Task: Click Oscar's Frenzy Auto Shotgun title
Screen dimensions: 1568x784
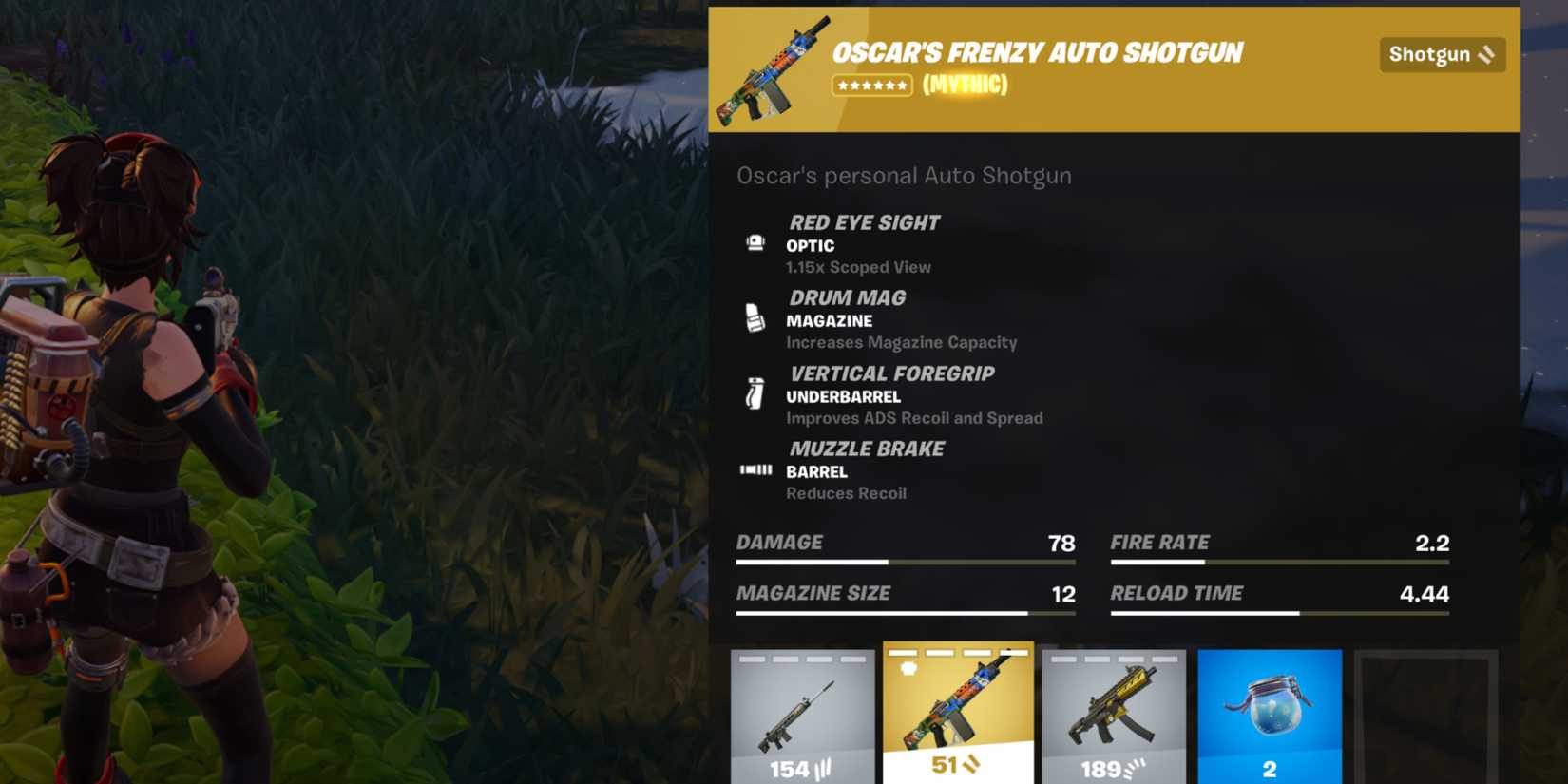Action: pos(1038,52)
